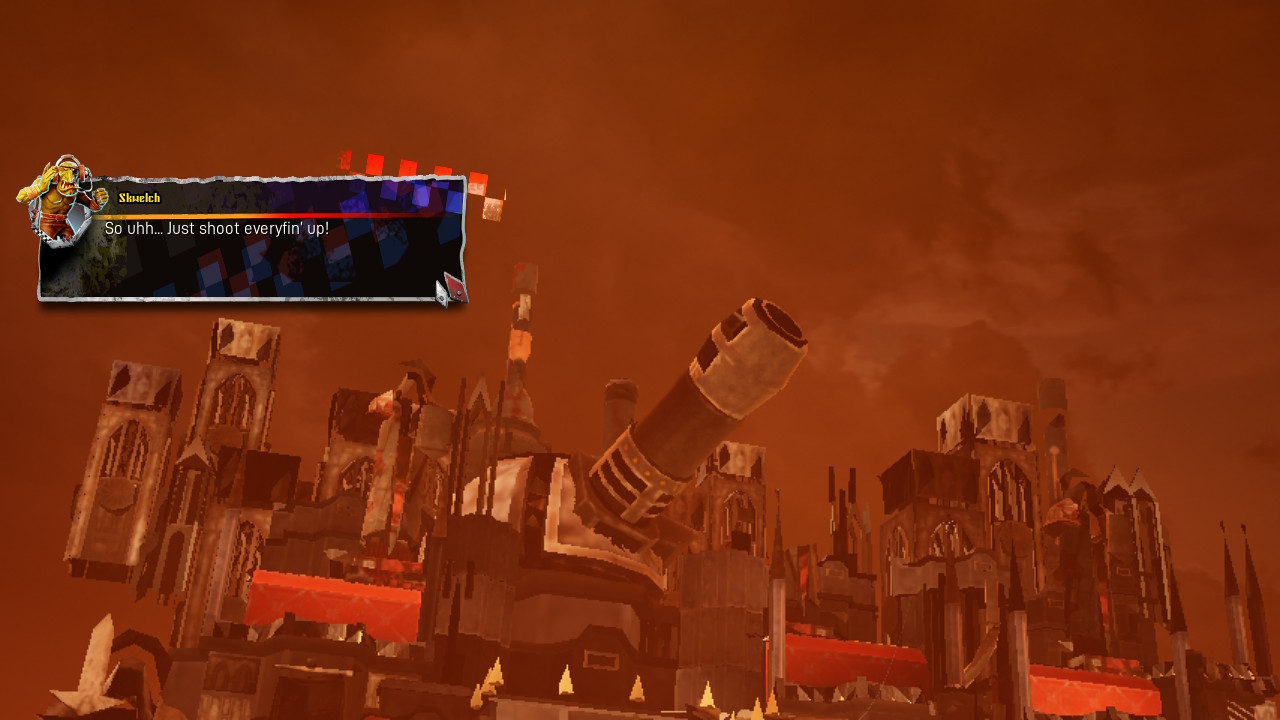Select the Skwelch name label
The image size is (1280, 720).
point(140,197)
